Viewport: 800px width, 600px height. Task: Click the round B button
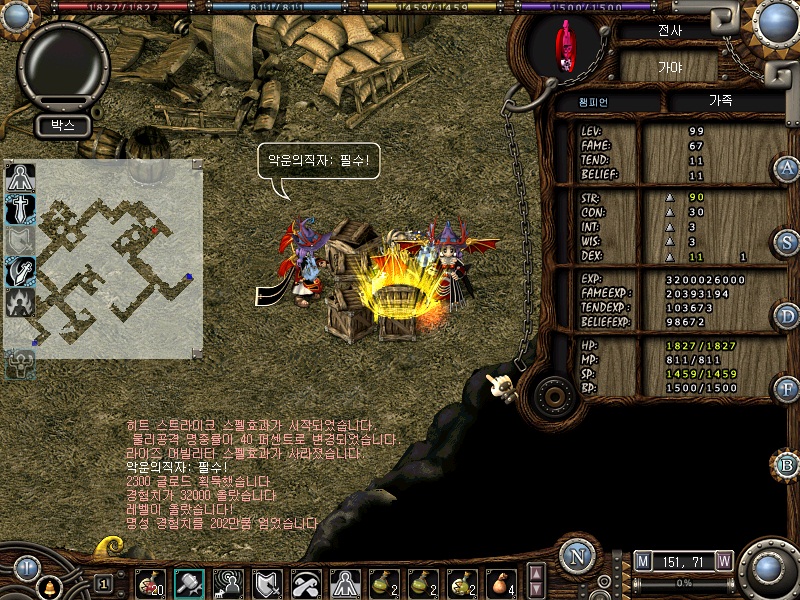pyautogui.click(x=787, y=465)
